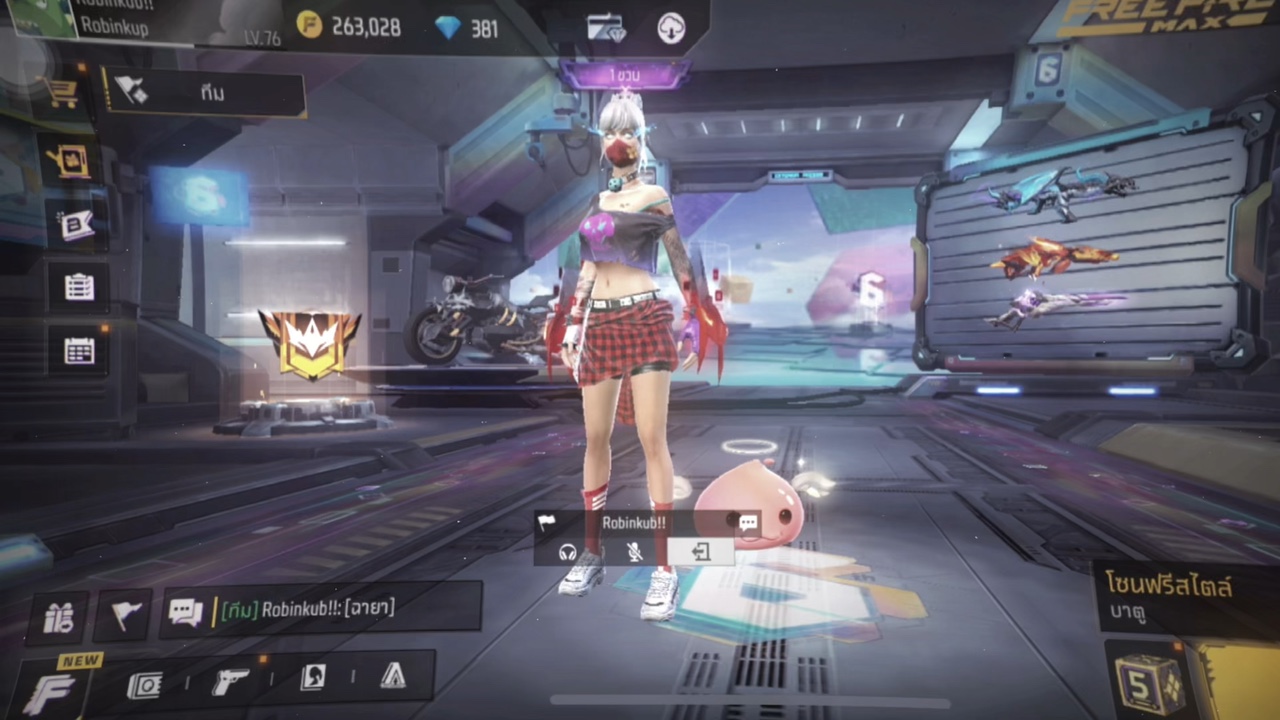This screenshot has width=1280, height=720.
Task: Open the missions clipboard icon
Action: (78, 288)
